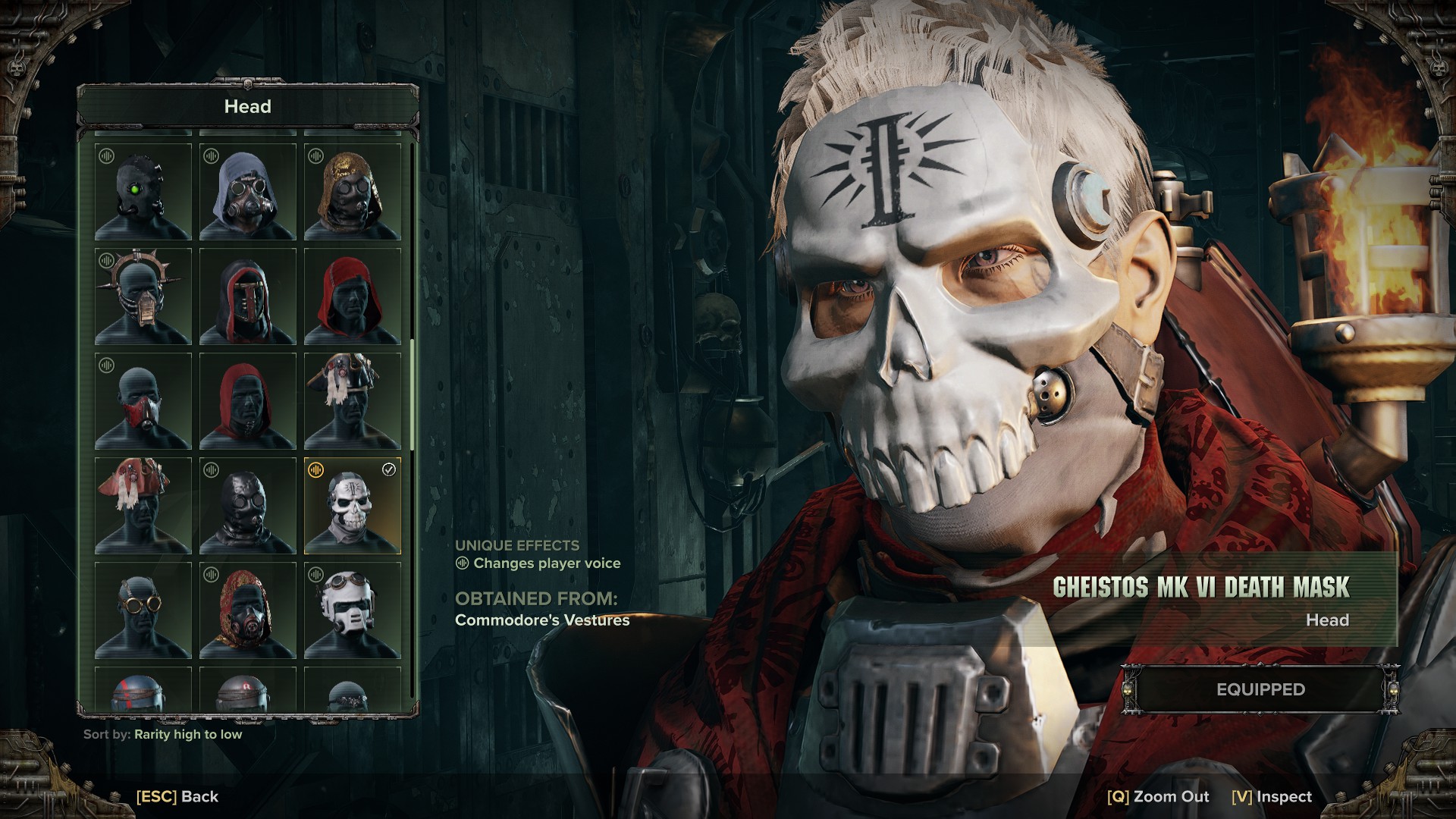This screenshot has height=819, width=1456.
Task: Choose the black hood with red-trimmed visor
Action: tap(248, 297)
